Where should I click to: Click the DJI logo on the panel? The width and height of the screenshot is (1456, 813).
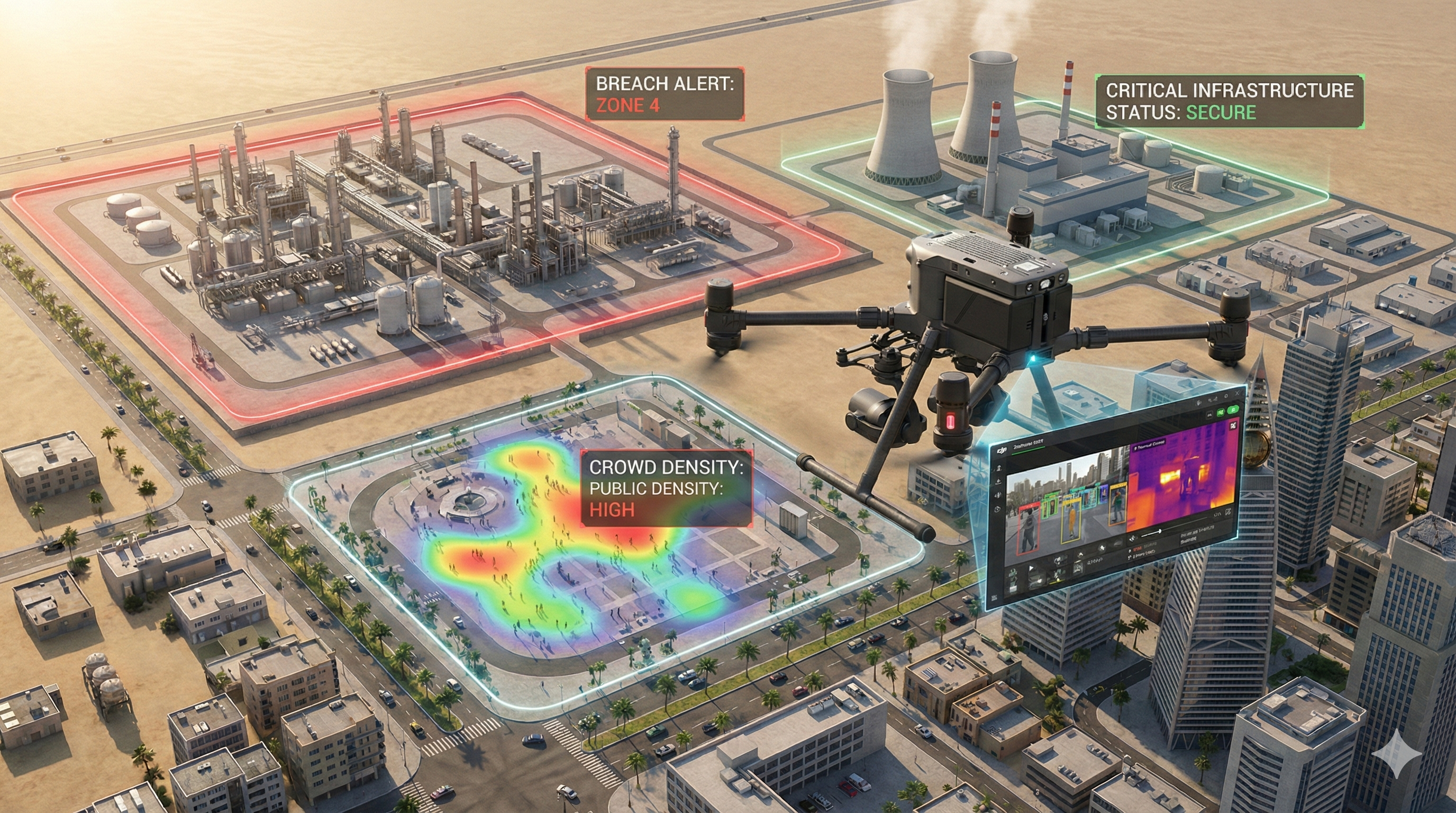[1003, 450]
